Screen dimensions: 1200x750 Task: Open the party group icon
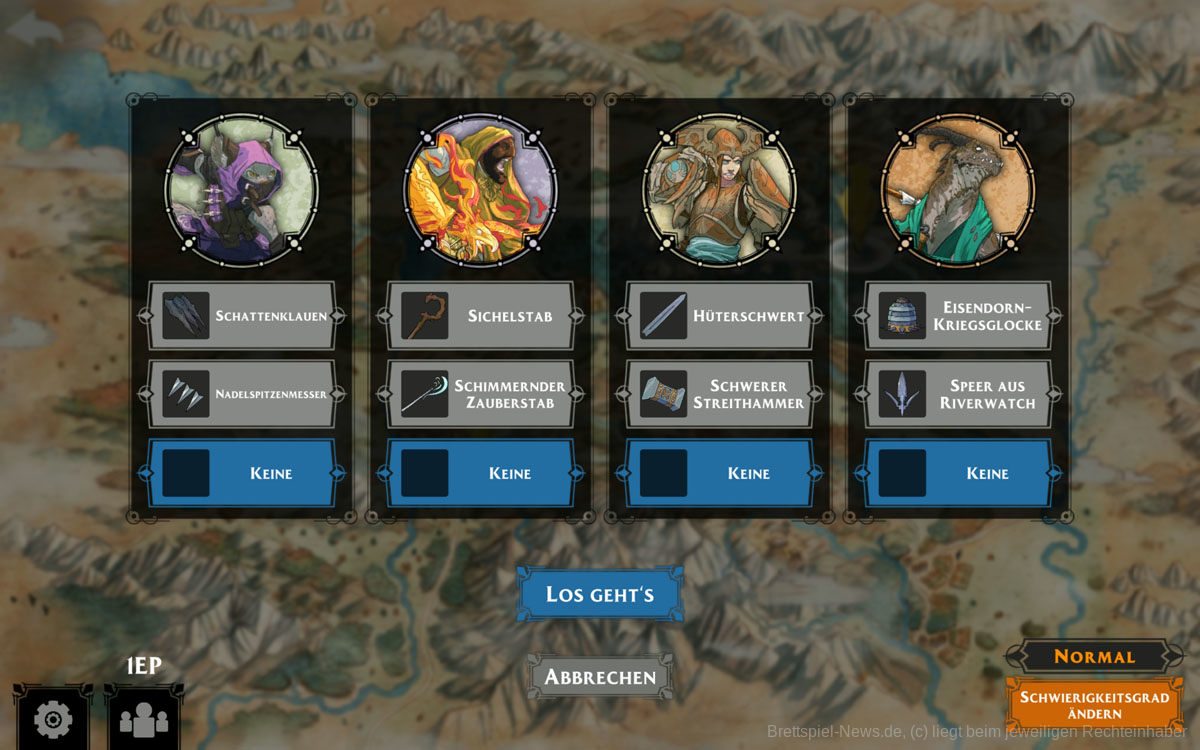click(144, 718)
